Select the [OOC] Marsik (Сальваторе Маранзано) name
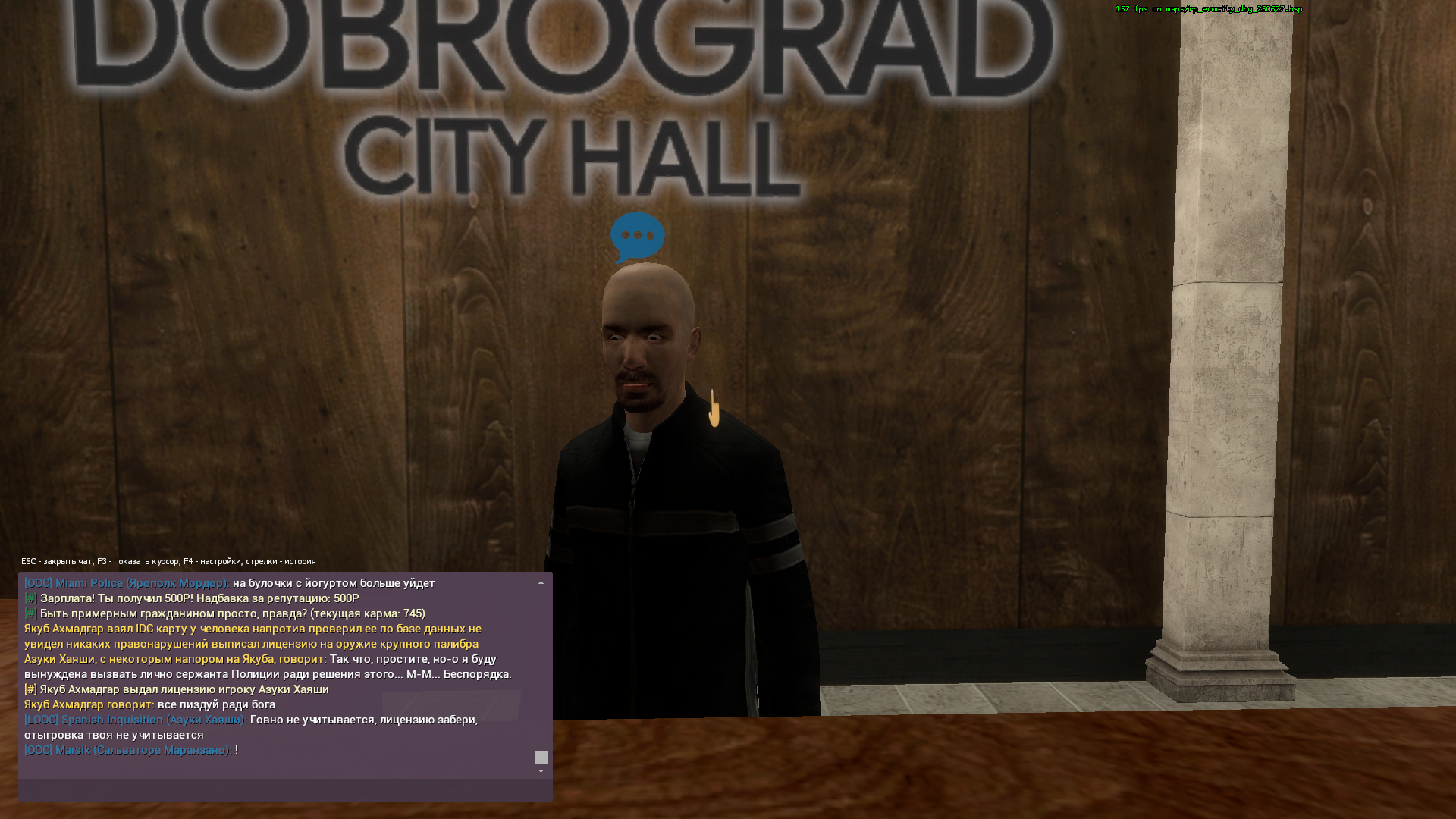 (125, 749)
